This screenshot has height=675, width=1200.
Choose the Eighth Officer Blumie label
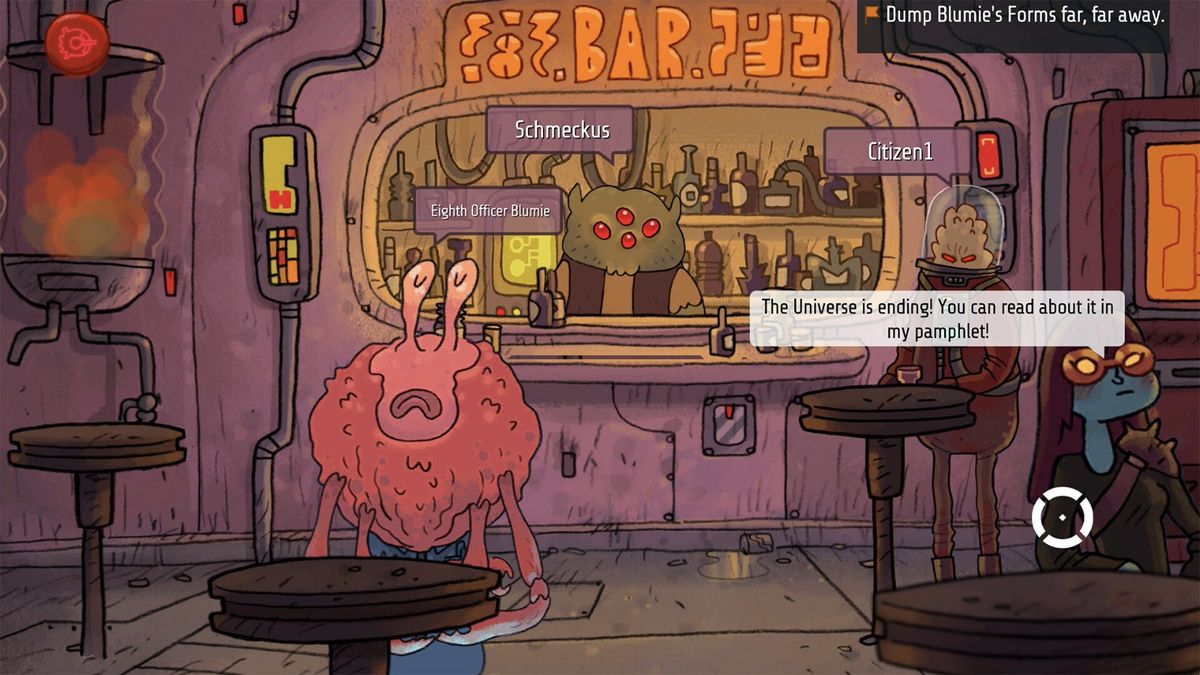tap(489, 211)
